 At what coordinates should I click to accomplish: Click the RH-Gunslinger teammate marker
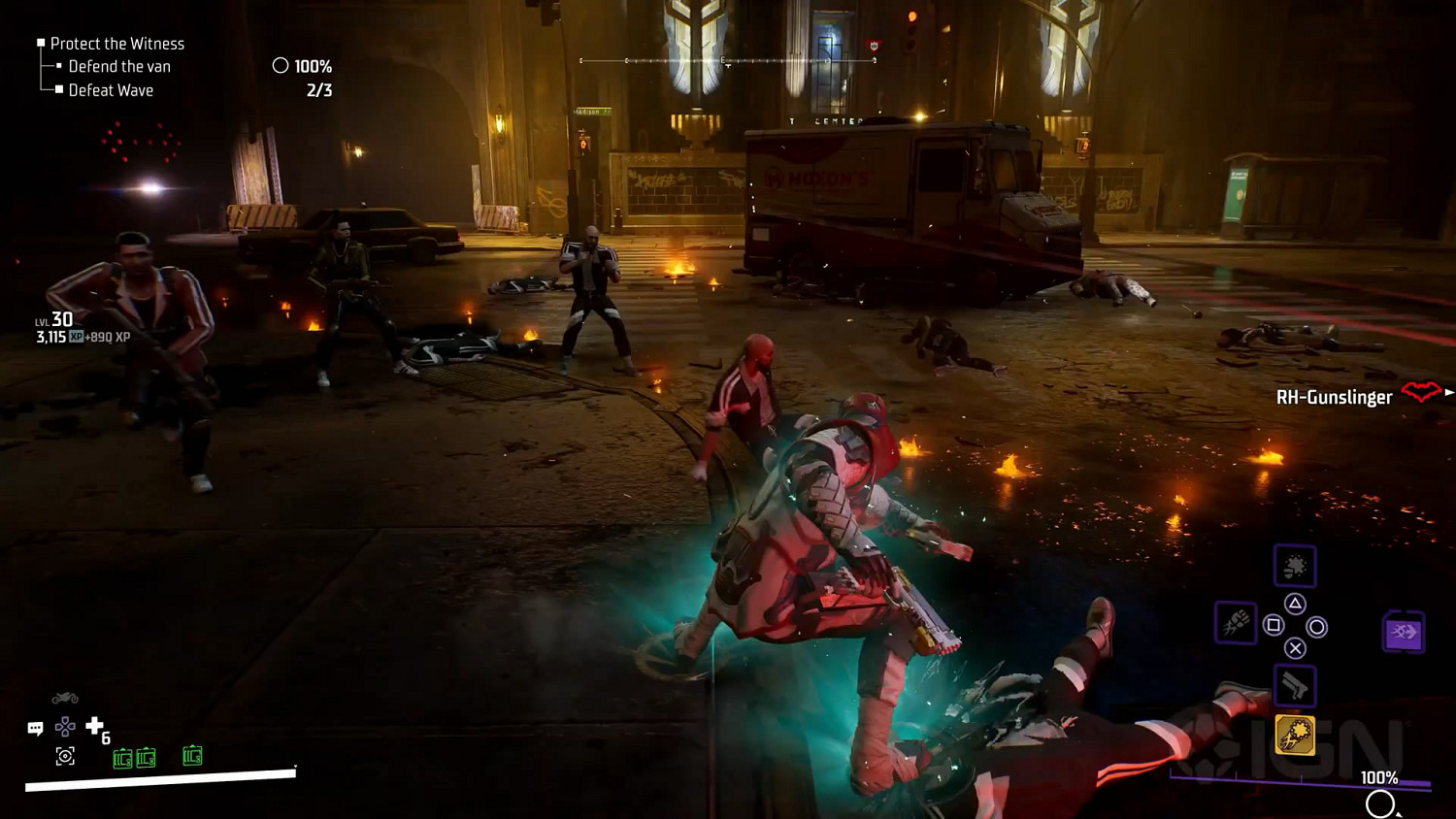[x=1336, y=397]
